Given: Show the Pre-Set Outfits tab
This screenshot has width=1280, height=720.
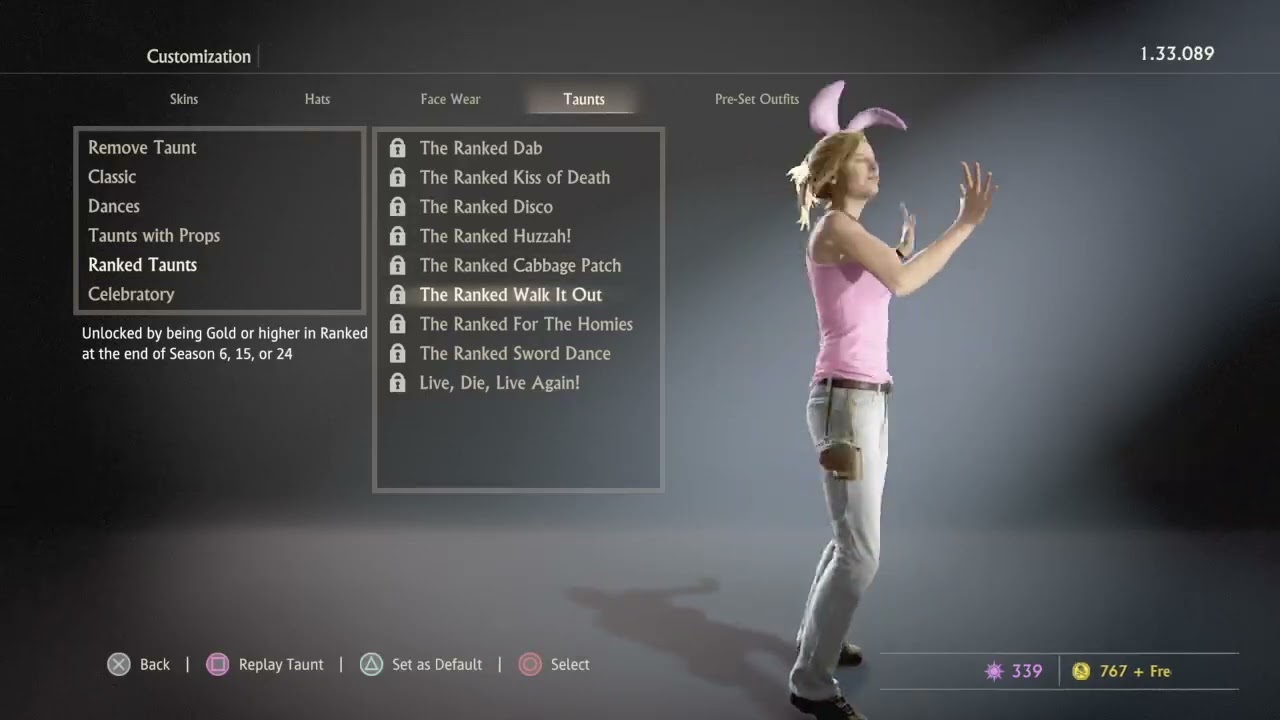Looking at the screenshot, I should coord(756,99).
